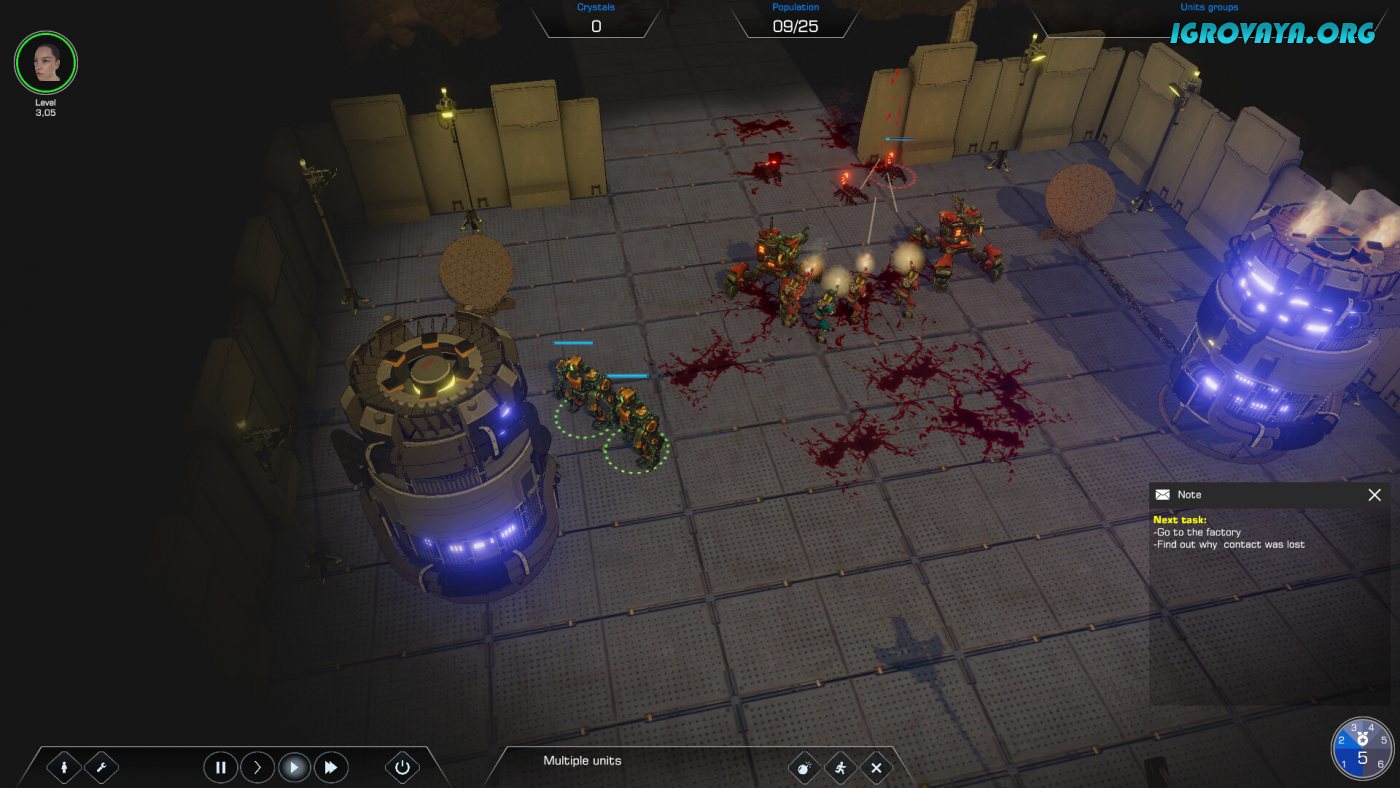1400x788 pixels.
Task: Switch to fast-forward speed
Action: click(331, 768)
